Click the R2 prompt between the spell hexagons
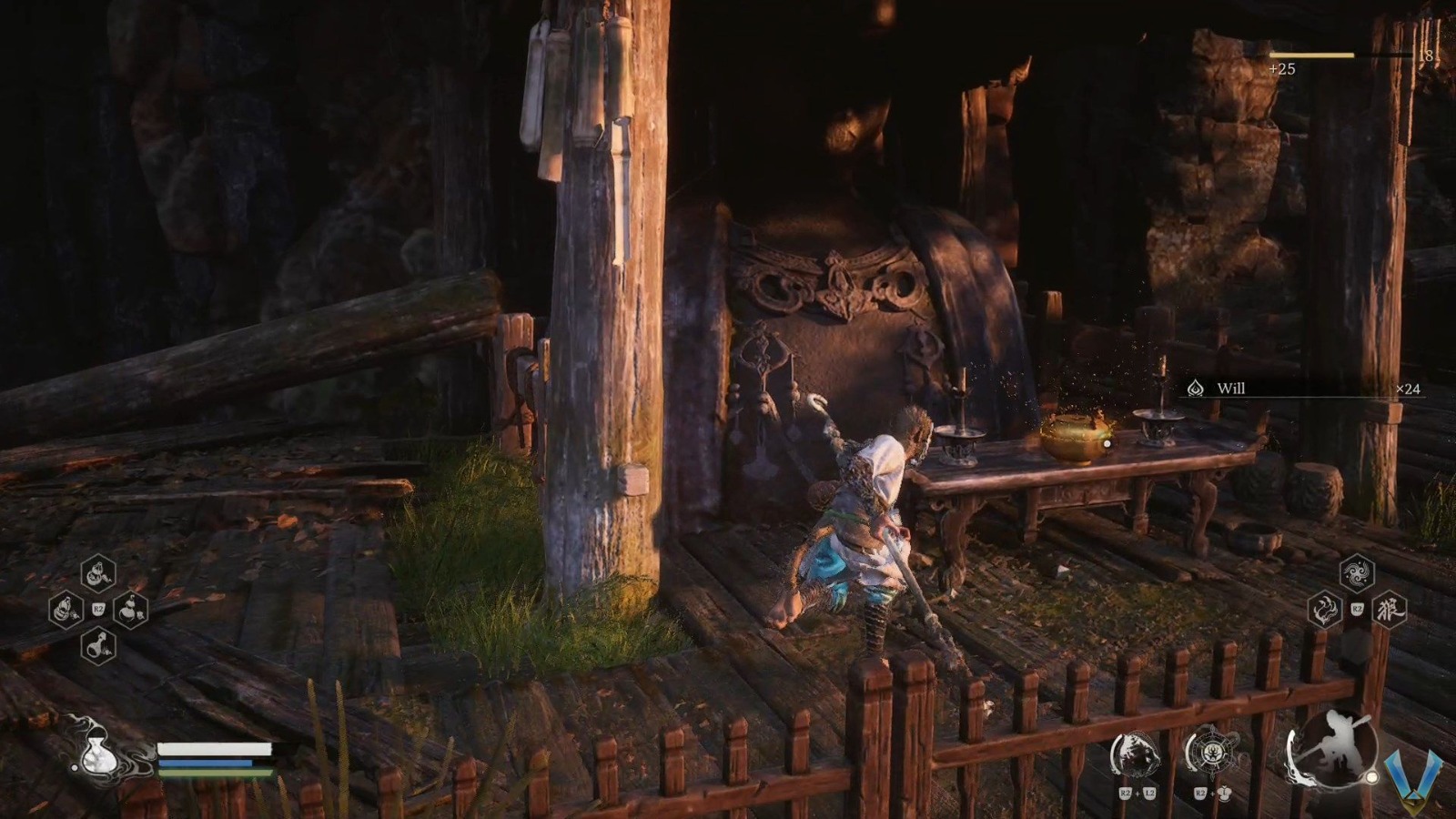The height and width of the screenshot is (819, 1456). [x=1357, y=608]
